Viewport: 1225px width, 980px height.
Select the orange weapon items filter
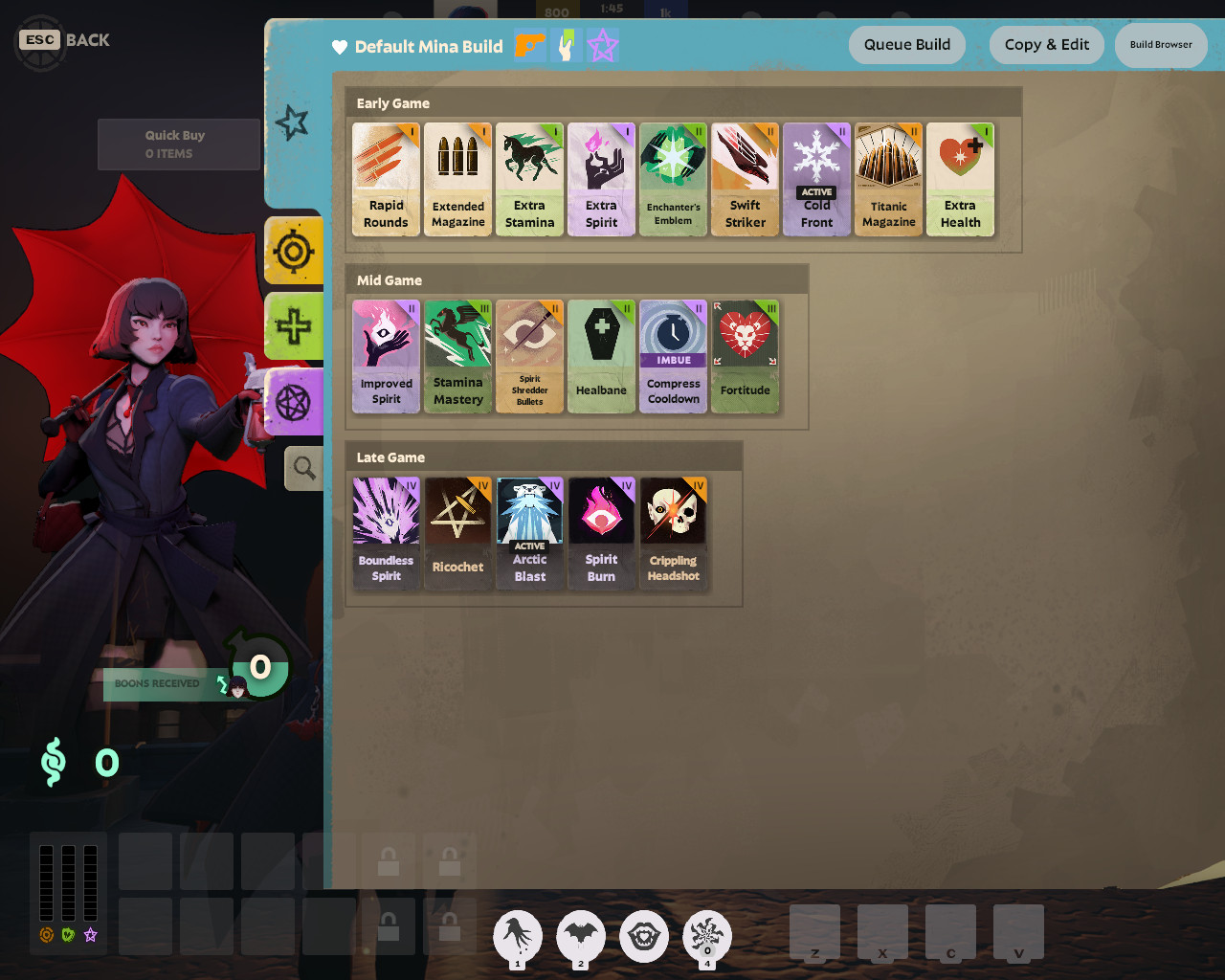[x=529, y=45]
